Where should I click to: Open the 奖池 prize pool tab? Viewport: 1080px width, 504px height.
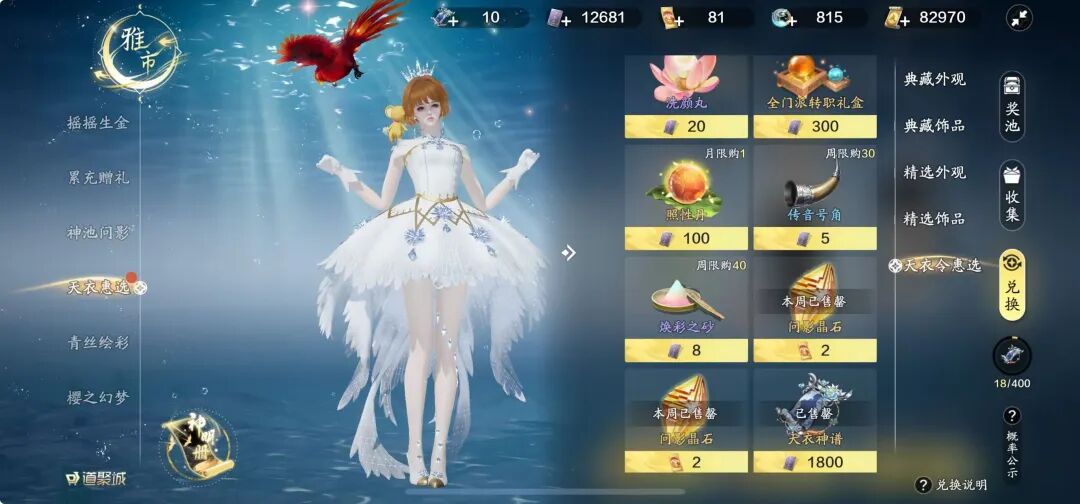1012,107
